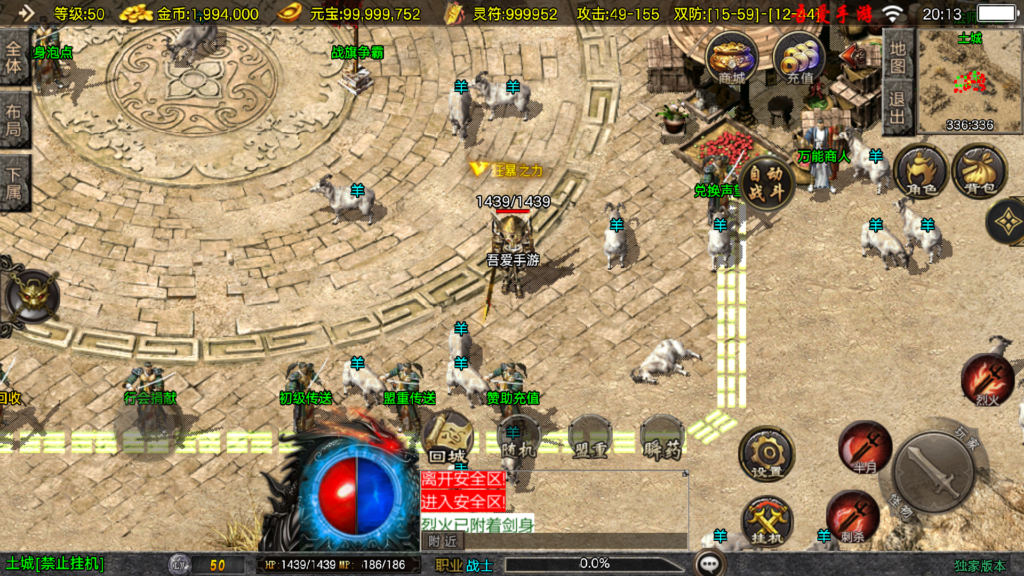This screenshot has width=1024, height=576.
Task: Click the 退出 exit button
Action: 897,109
